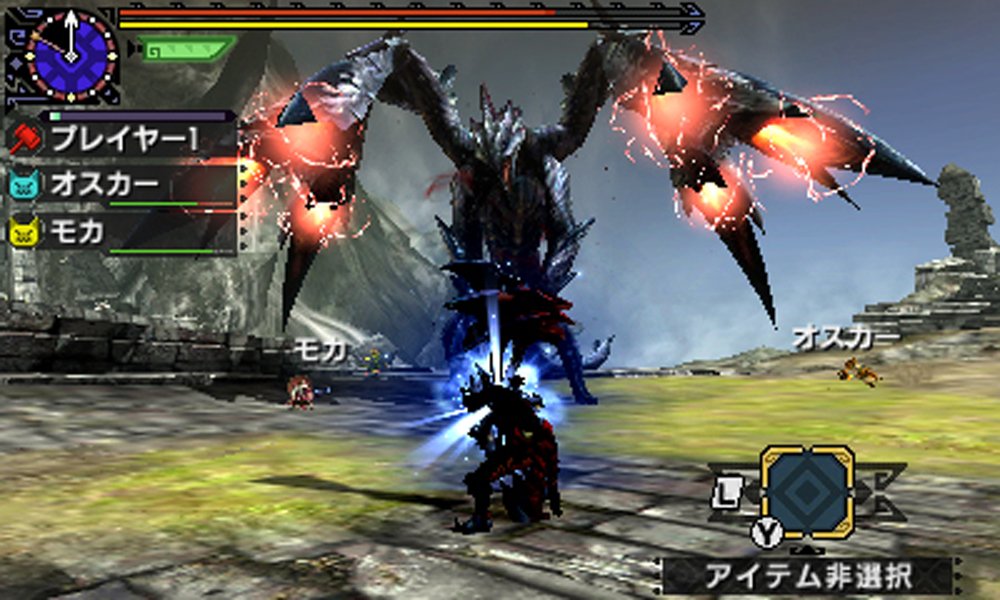Check the quest timer clock icon
Screen dimensions: 1000x600
[72, 55]
